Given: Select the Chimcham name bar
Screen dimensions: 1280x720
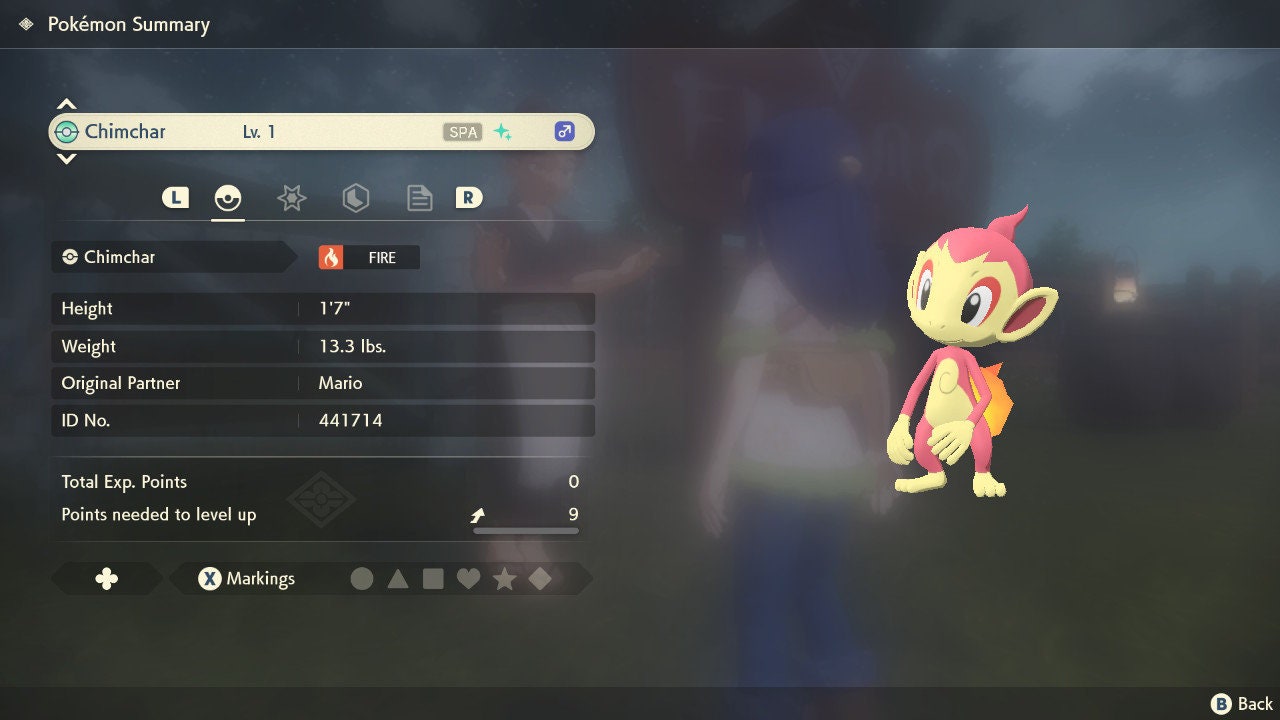Looking at the screenshot, I should point(320,132).
